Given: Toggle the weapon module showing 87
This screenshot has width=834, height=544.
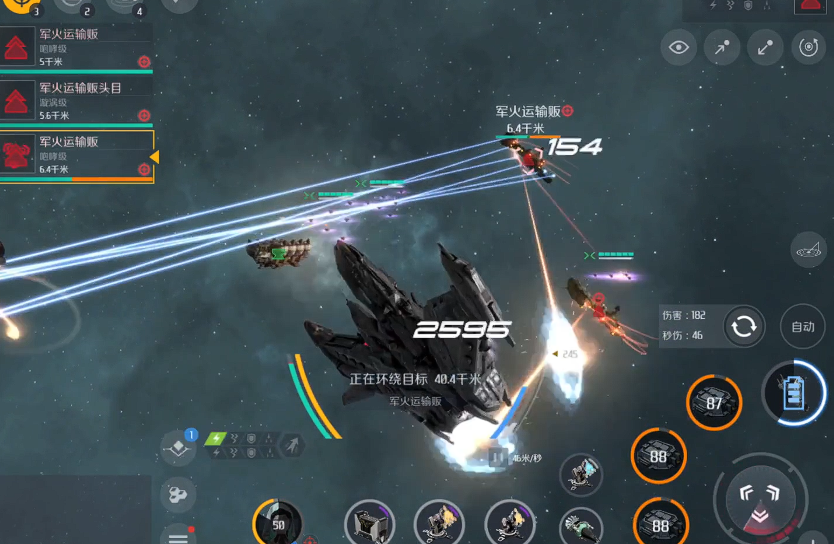Looking at the screenshot, I should point(713,403).
